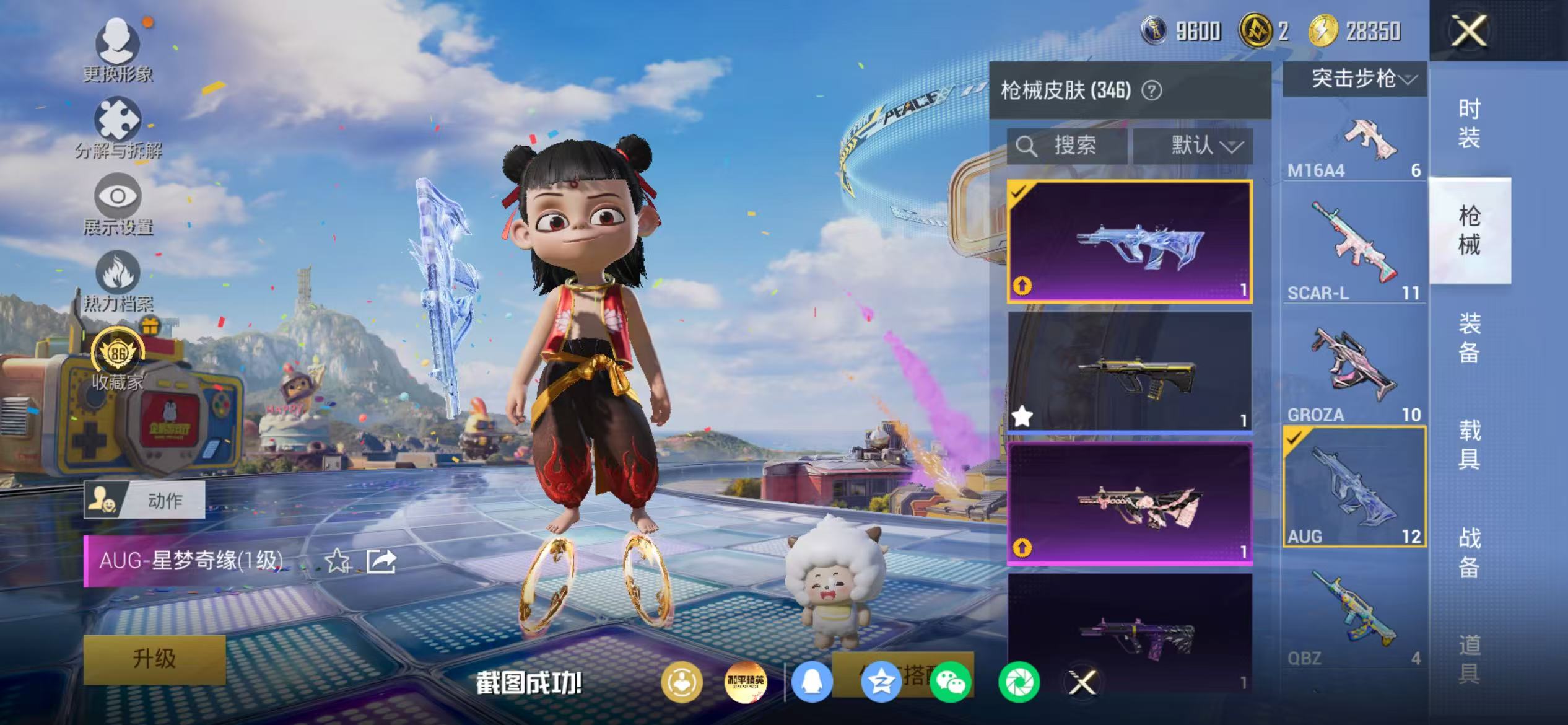Share screenshot to WeChat

coord(950,682)
